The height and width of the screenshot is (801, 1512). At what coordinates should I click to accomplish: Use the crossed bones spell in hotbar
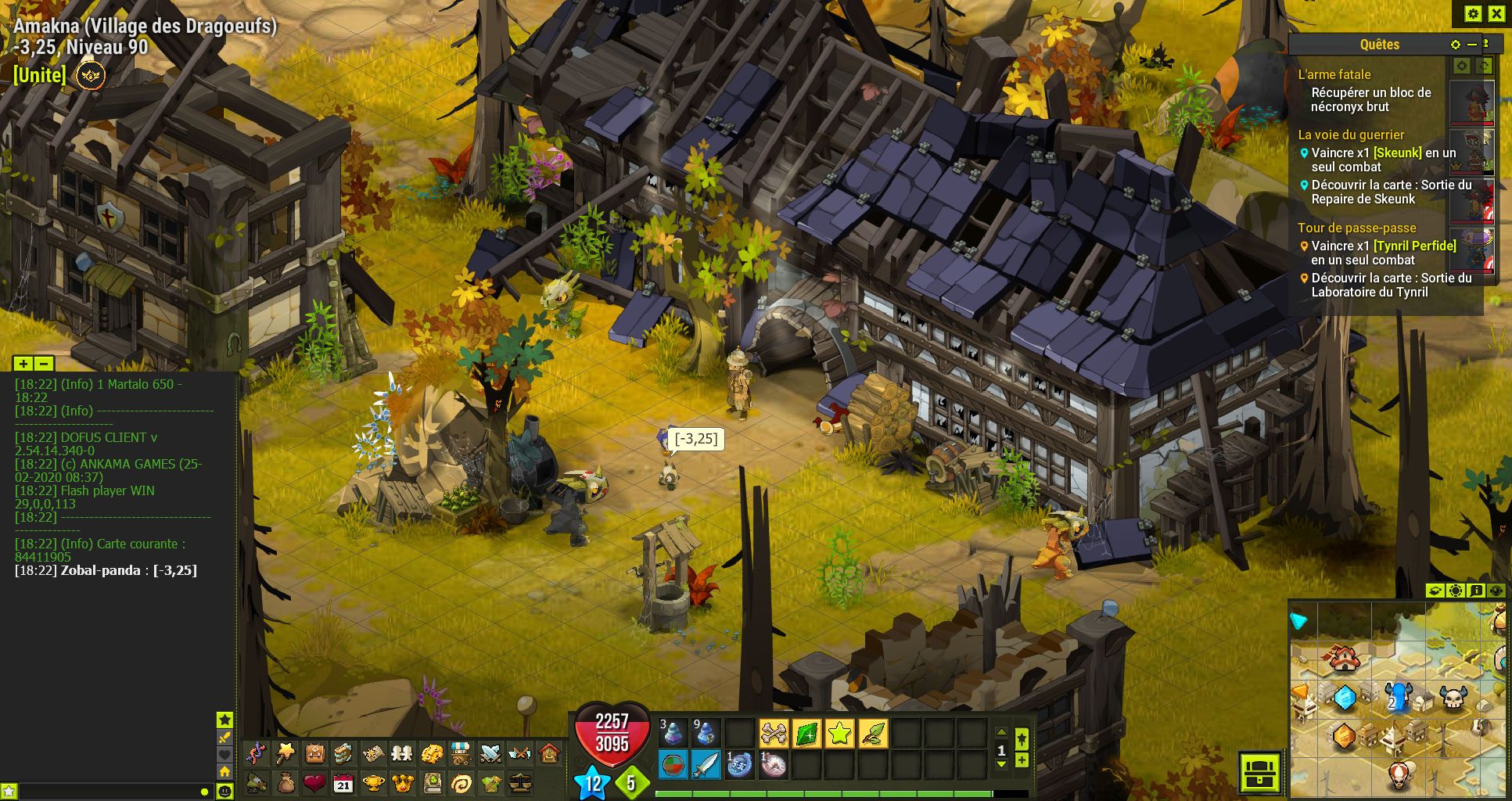click(x=774, y=734)
